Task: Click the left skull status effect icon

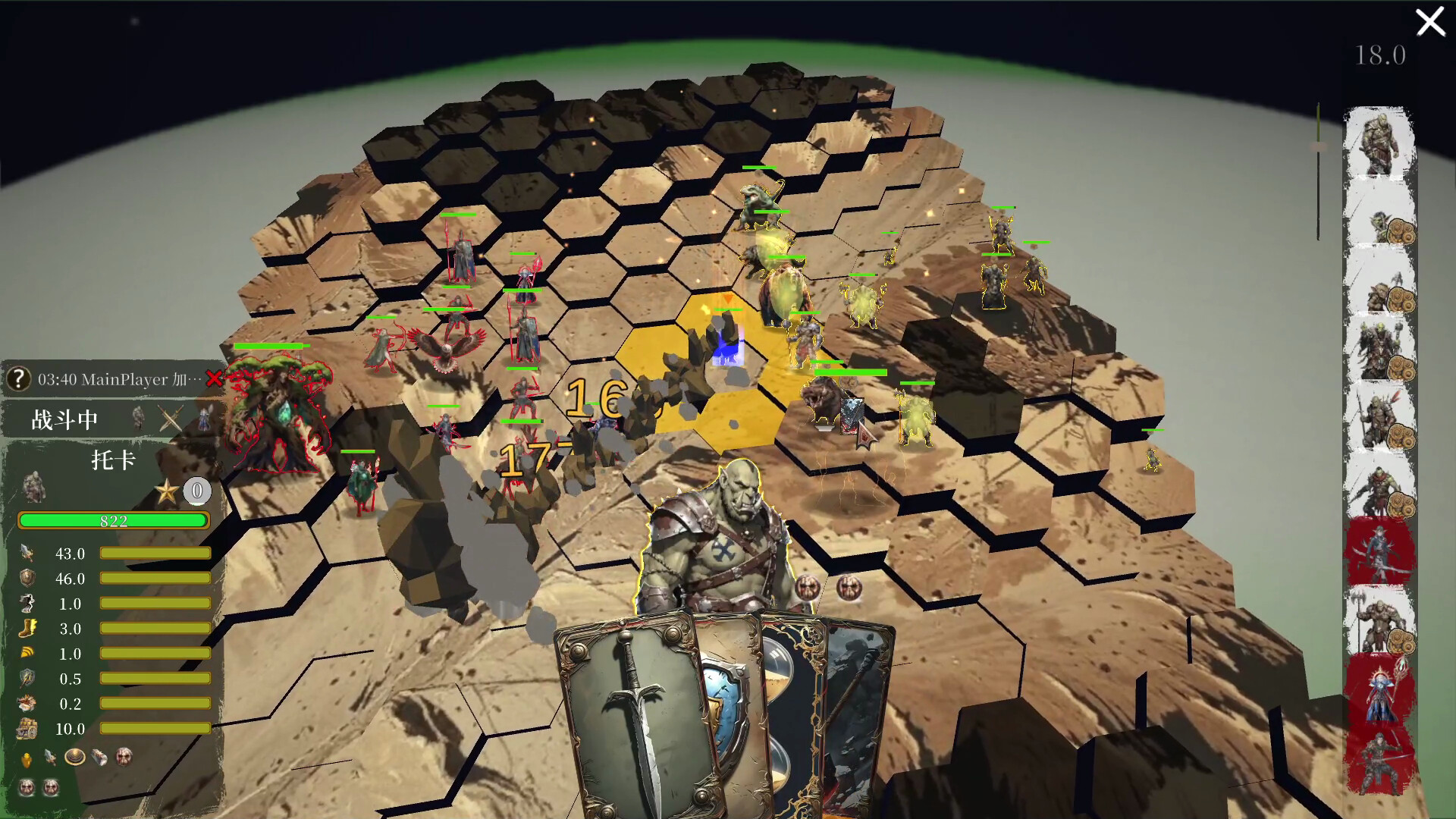Action: click(x=27, y=787)
